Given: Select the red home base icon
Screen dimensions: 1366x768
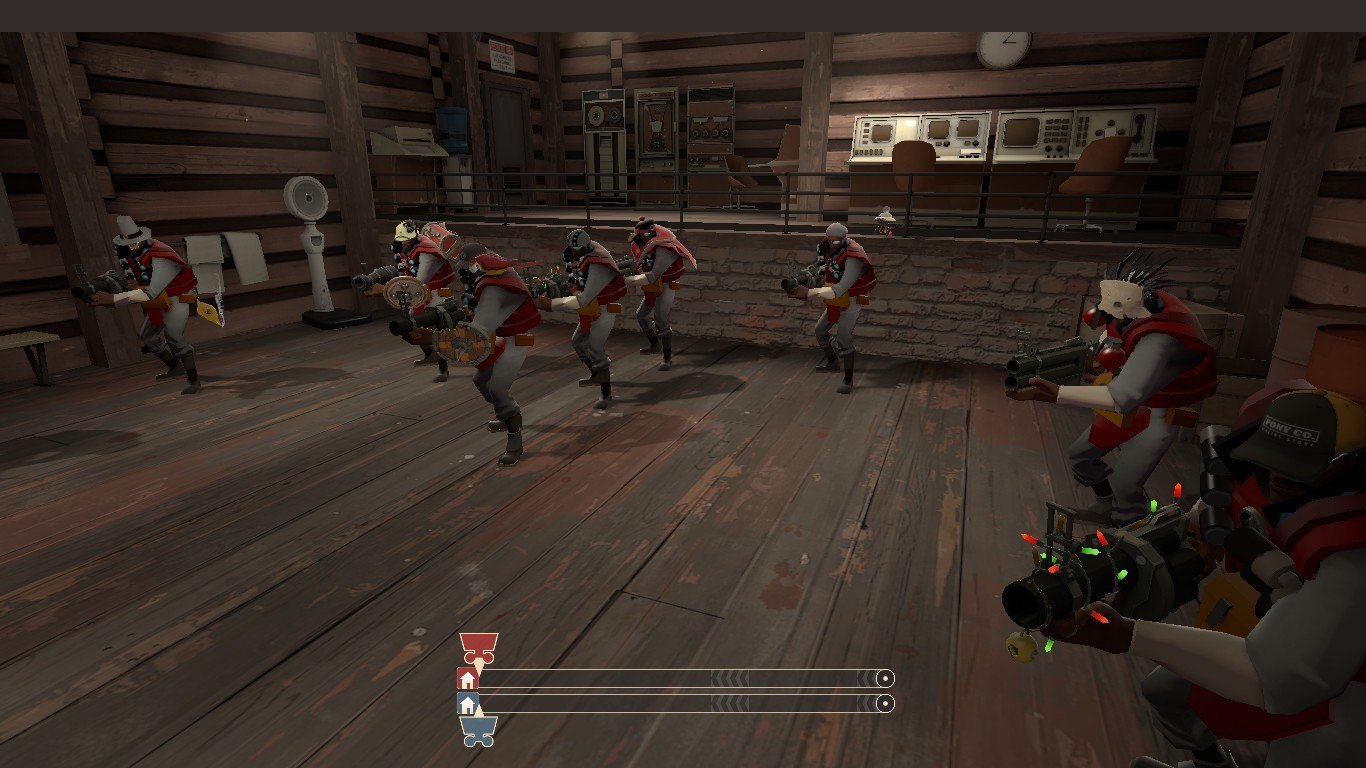Looking at the screenshot, I should (x=467, y=679).
